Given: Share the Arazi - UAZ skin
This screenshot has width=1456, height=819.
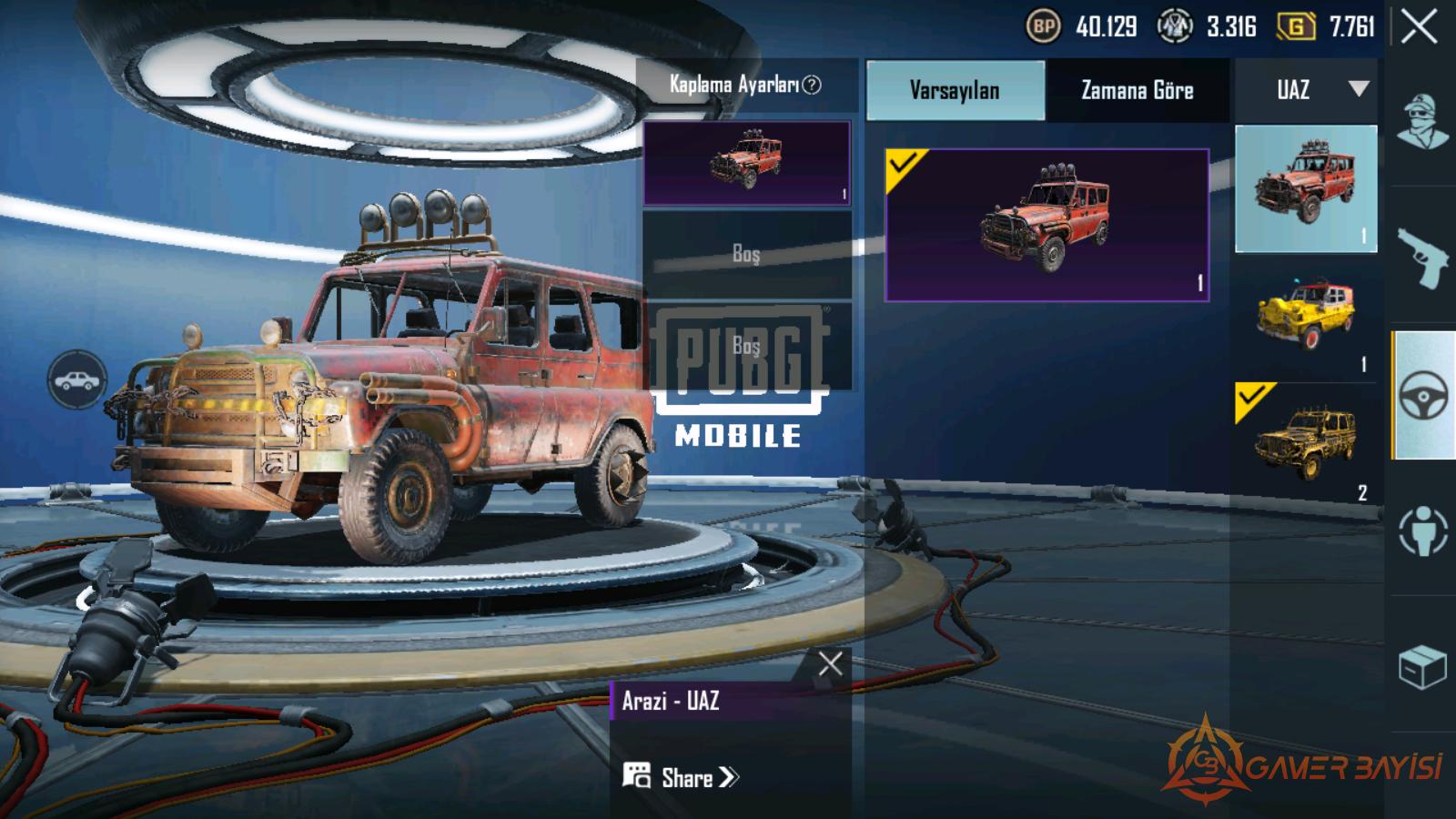Looking at the screenshot, I should (682, 777).
